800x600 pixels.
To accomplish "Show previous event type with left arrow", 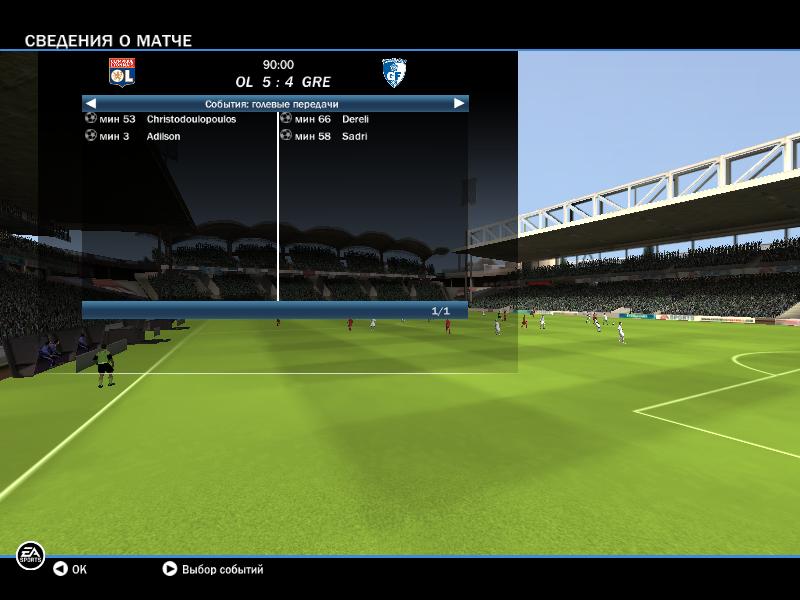I will (91, 103).
